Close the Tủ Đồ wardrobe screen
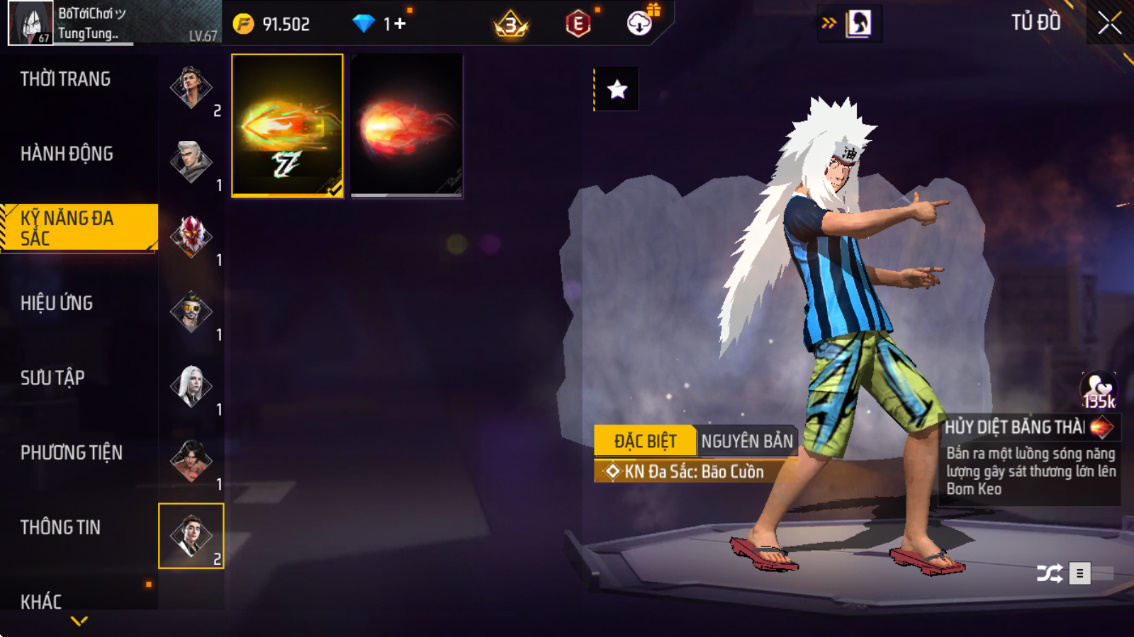This screenshot has width=1134, height=637. coord(1110,23)
